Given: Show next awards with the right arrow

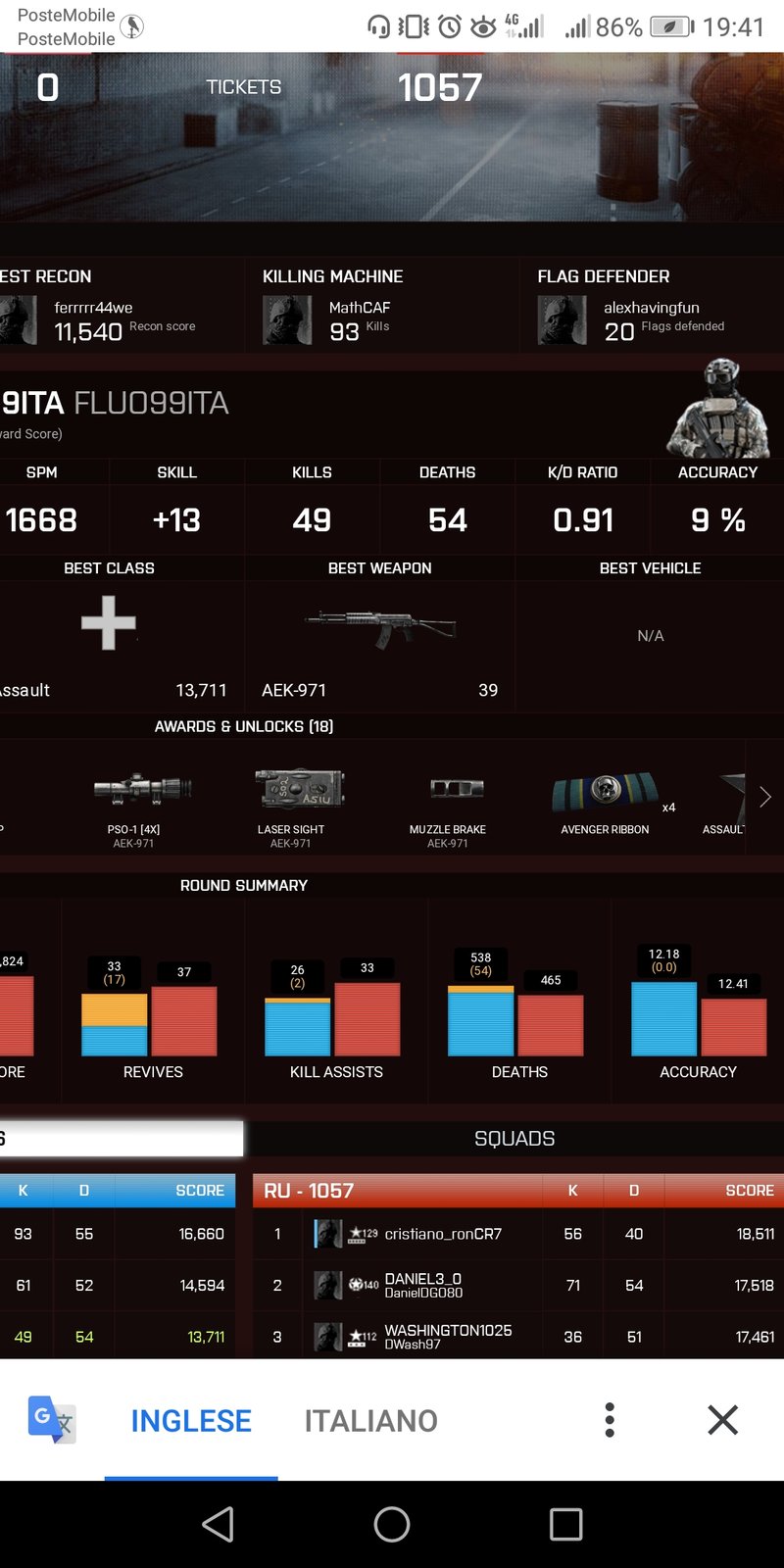Looking at the screenshot, I should (765, 798).
